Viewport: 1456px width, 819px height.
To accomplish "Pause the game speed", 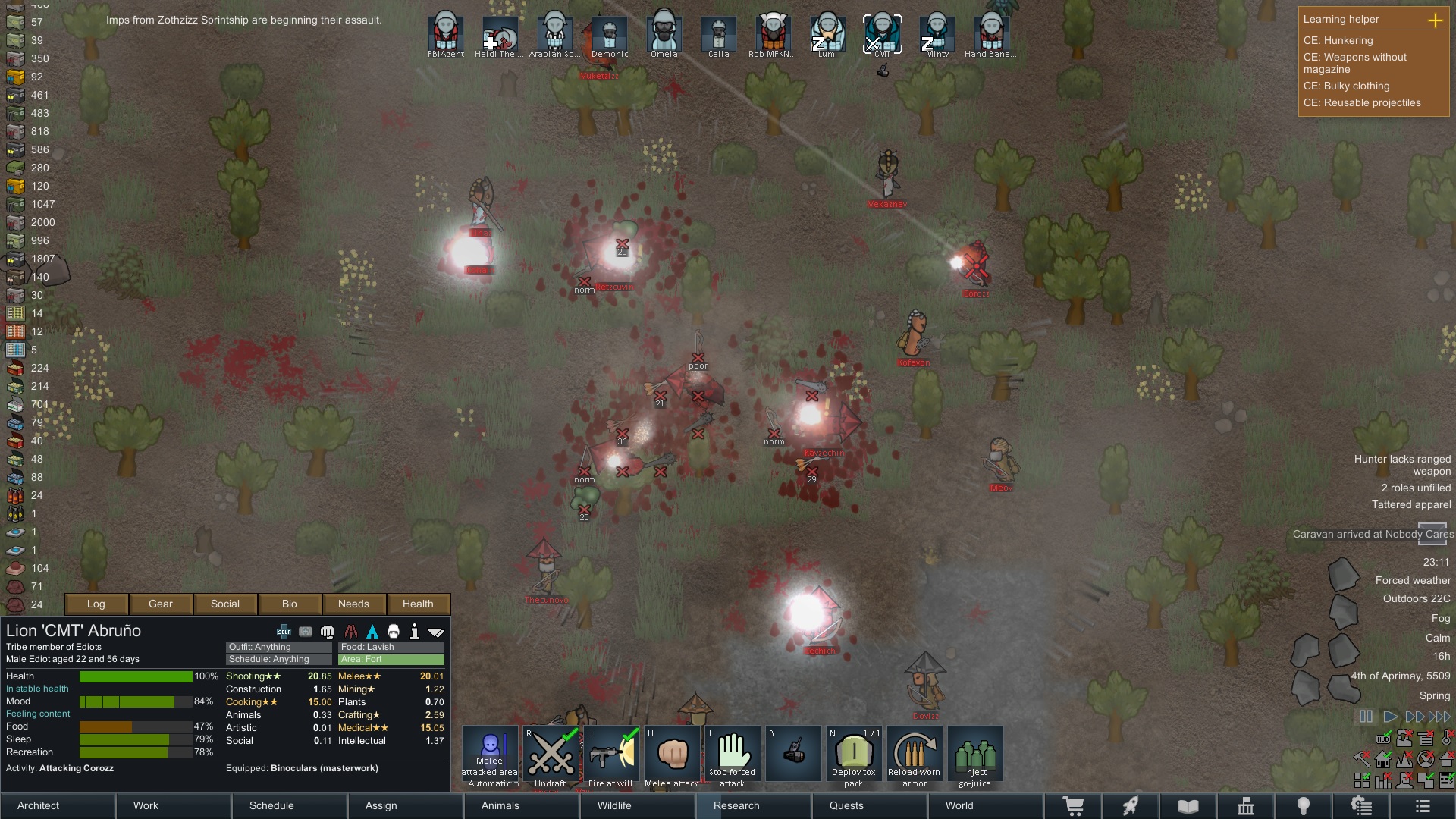I will point(1366,717).
